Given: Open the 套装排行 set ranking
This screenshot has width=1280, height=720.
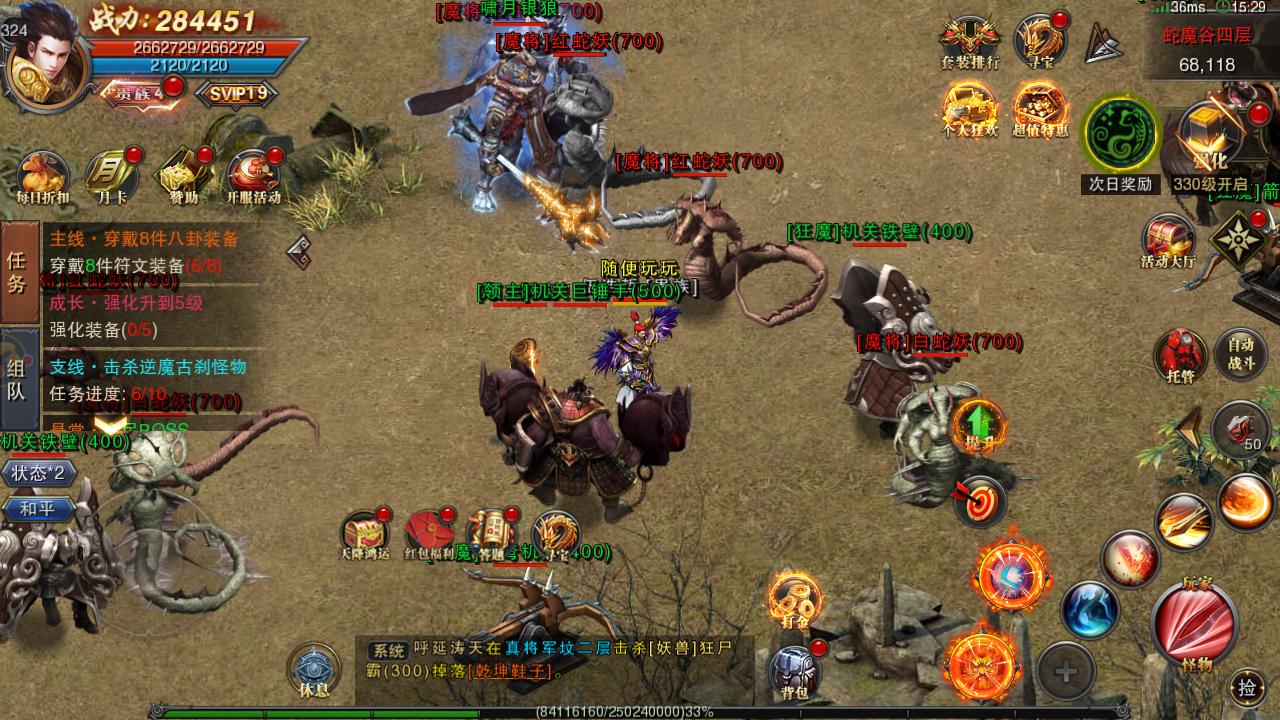Looking at the screenshot, I should point(970,42).
